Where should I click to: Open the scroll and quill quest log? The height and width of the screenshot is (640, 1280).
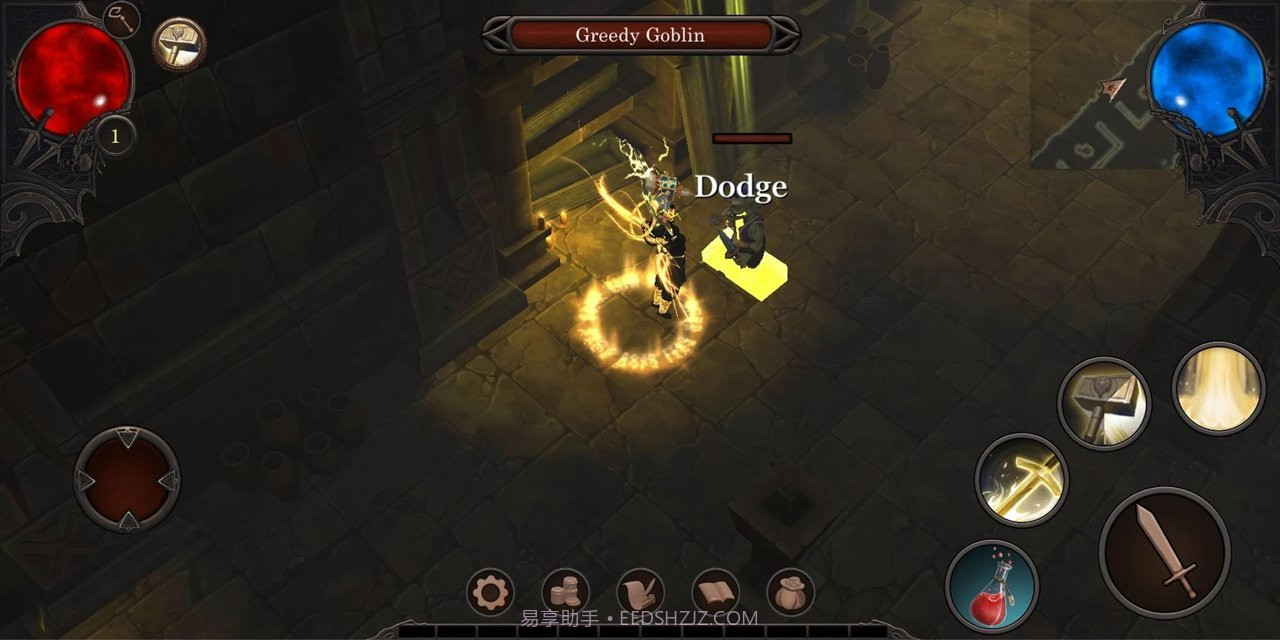(x=641, y=593)
